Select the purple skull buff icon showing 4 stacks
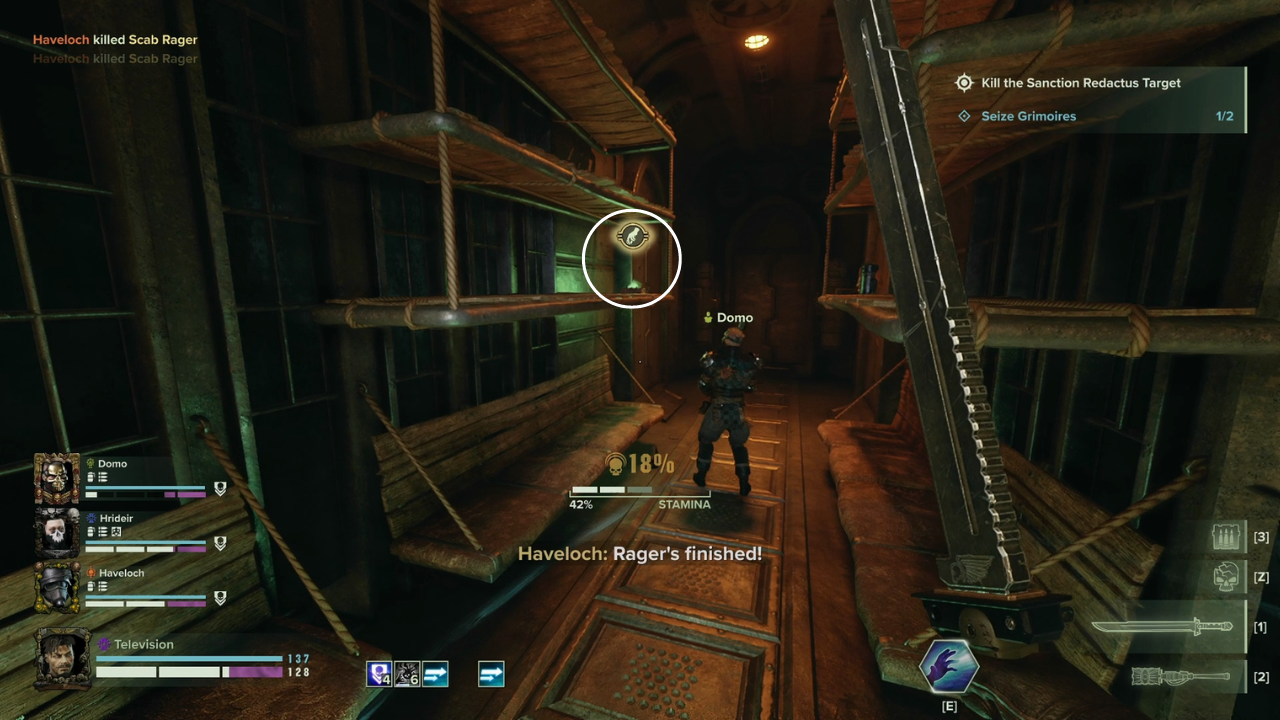The image size is (1280, 720). (x=380, y=673)
